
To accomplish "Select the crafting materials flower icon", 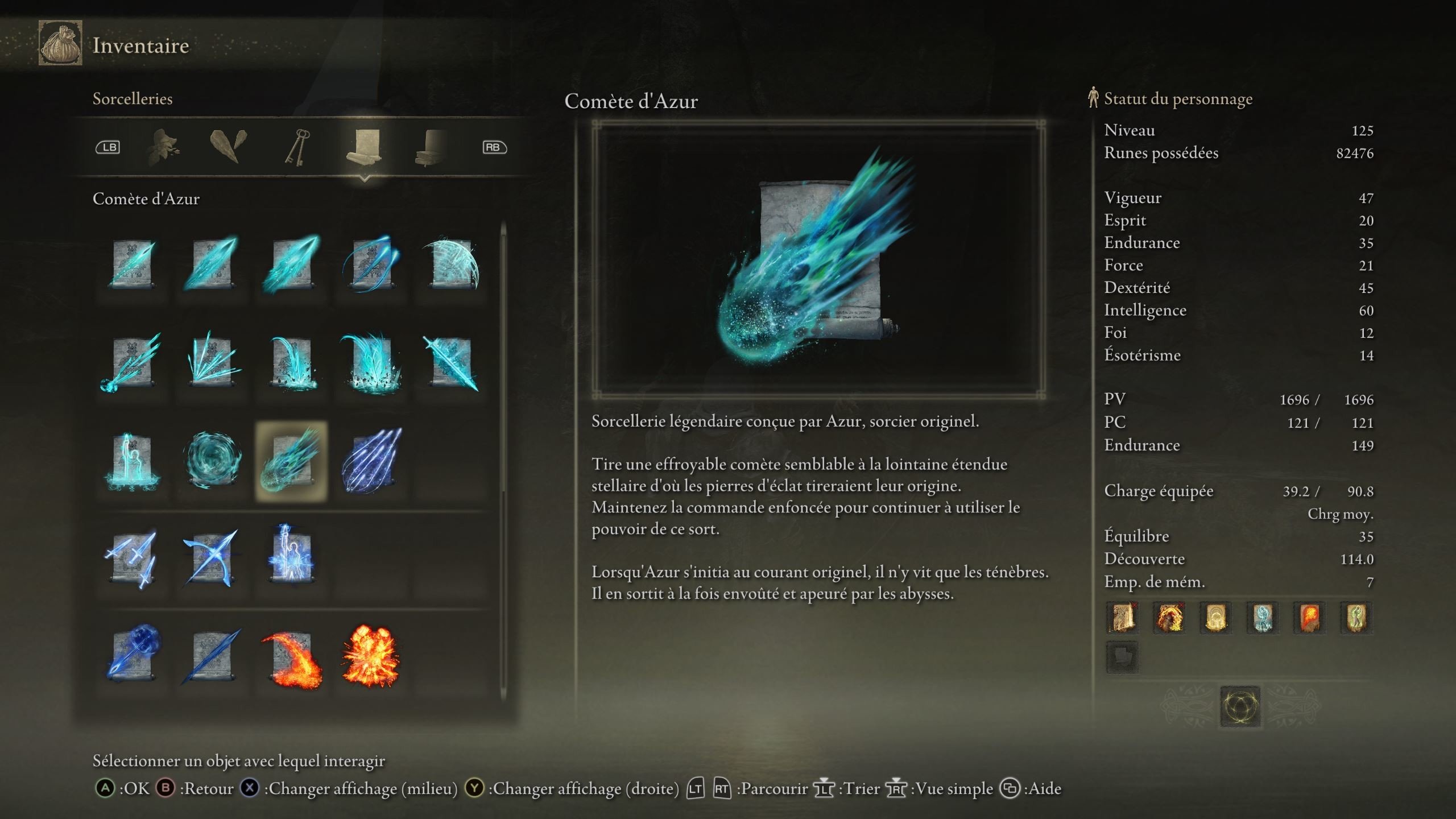I will click(162, 147).
